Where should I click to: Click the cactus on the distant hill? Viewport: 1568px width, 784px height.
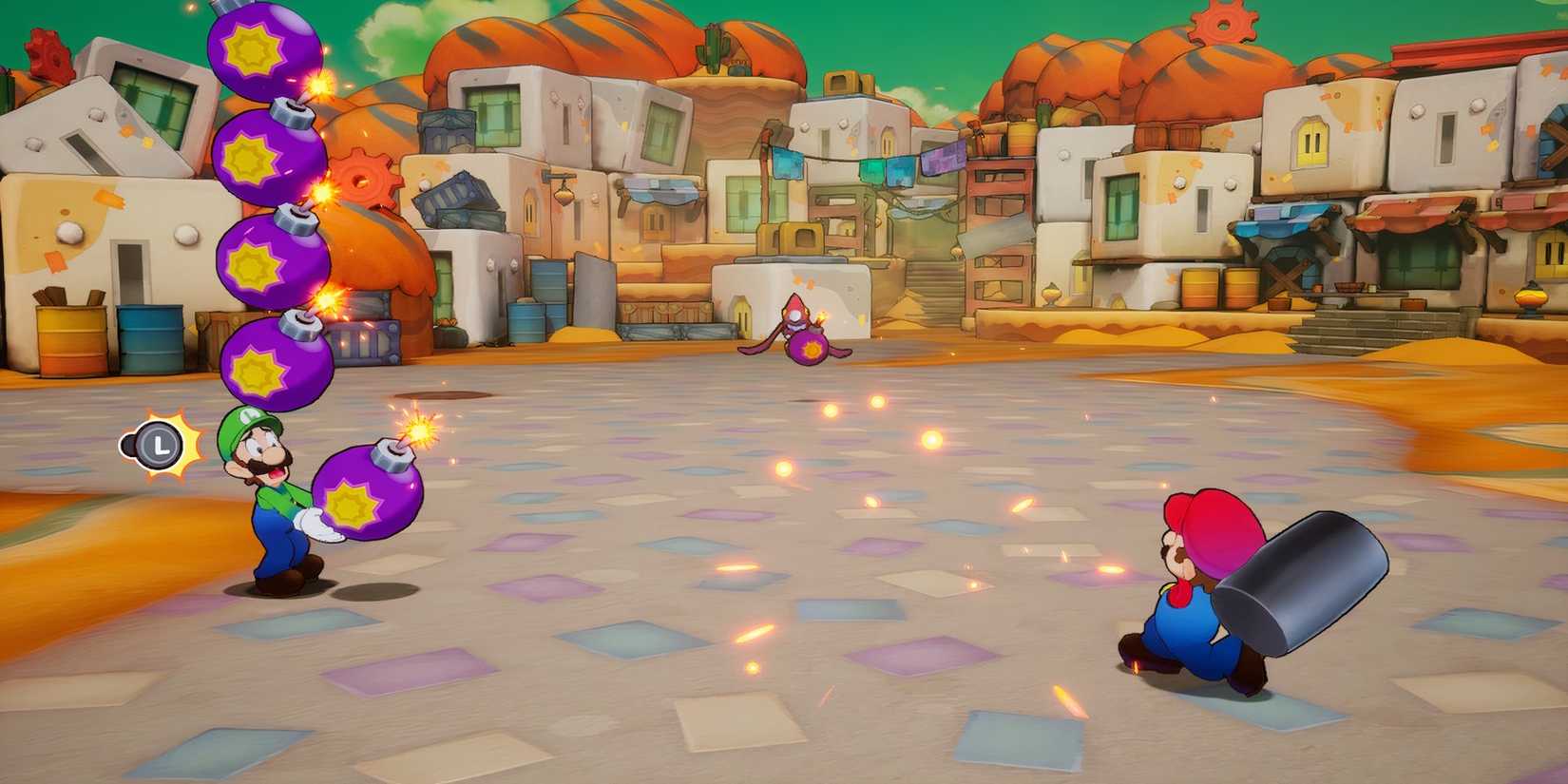coord(715,52)
